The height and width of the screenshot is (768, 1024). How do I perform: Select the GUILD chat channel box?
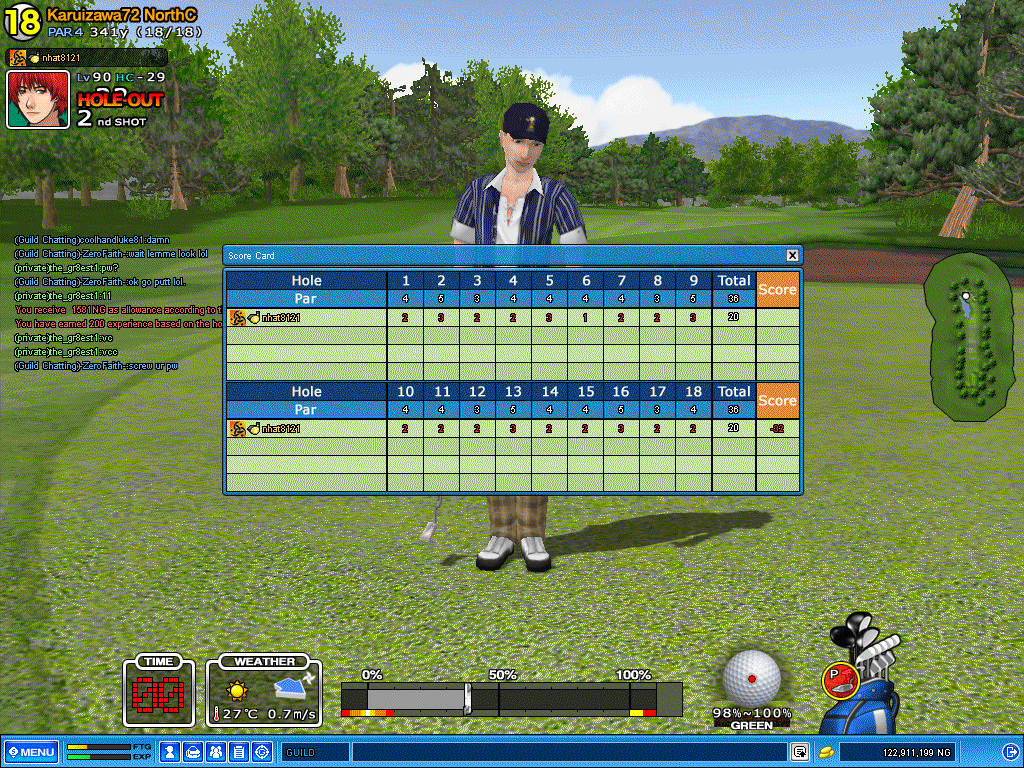[x=314, y=752]
